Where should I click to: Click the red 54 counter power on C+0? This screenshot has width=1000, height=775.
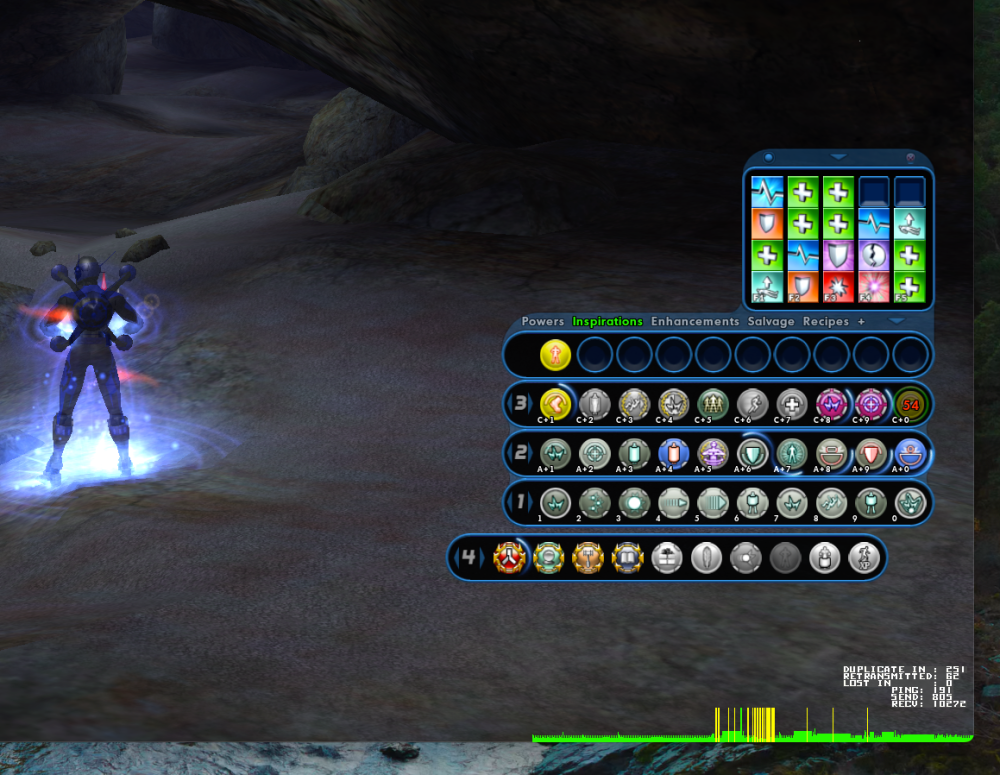coord(910,403)
